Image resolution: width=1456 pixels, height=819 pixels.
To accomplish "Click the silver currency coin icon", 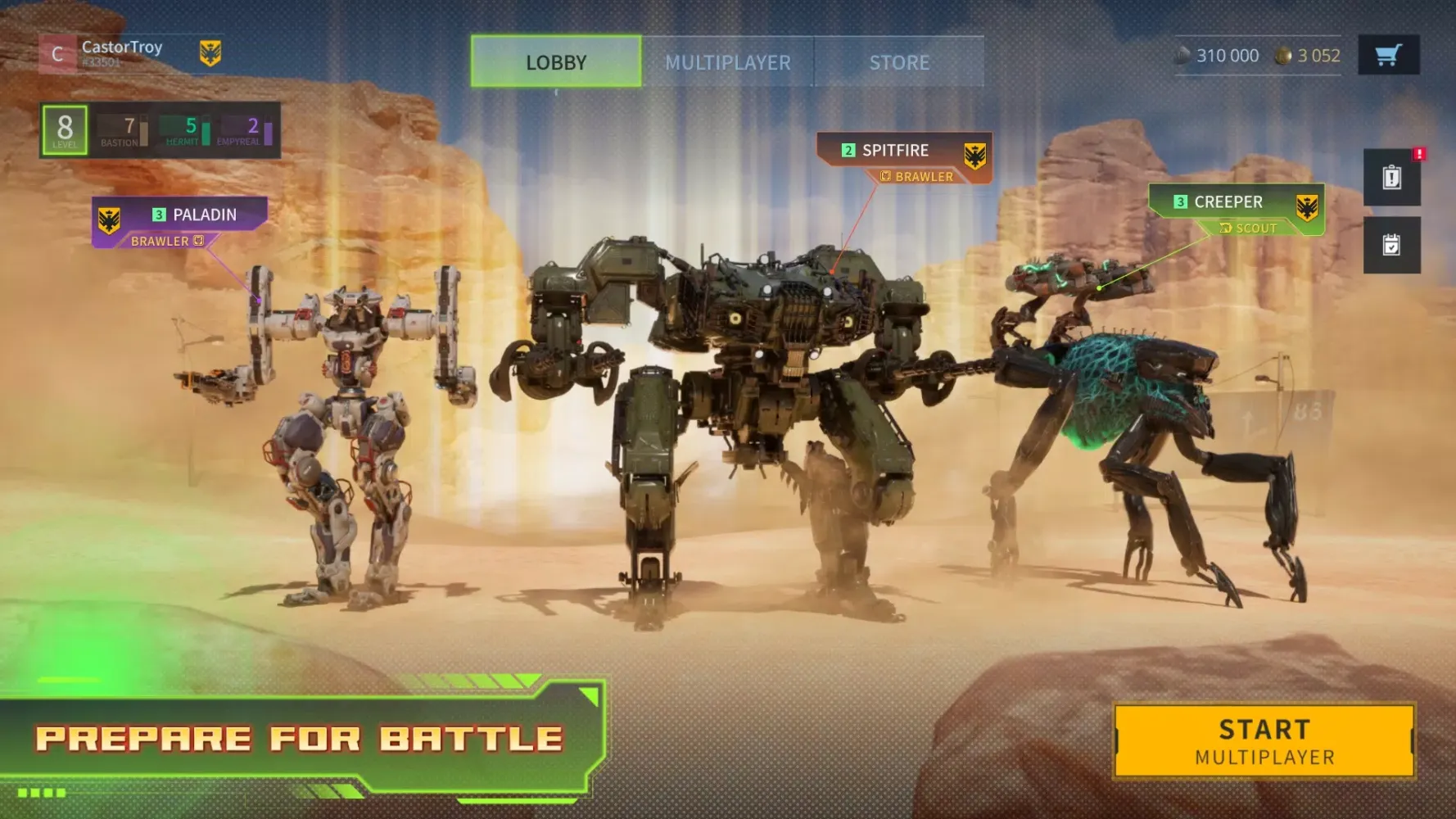I will tap(1184, 55).
